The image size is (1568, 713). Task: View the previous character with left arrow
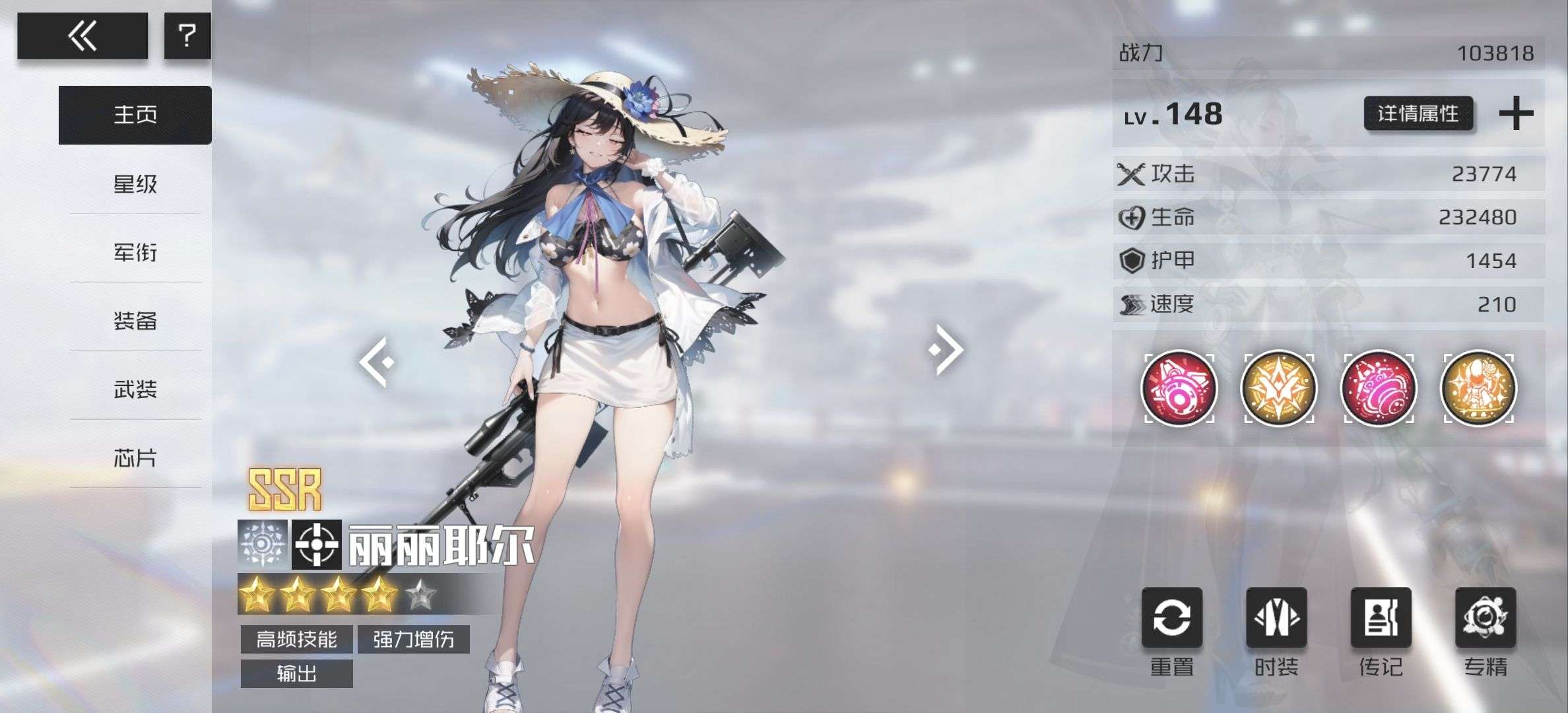[377, 361]
